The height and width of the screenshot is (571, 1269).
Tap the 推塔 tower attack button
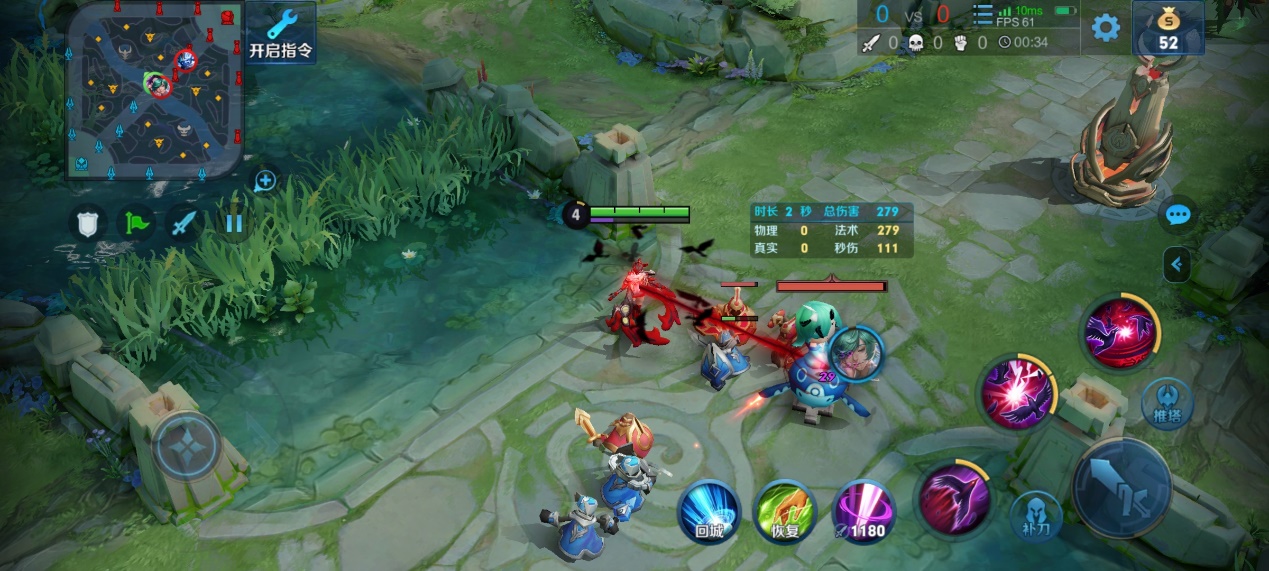pyautogui.click(x=1167, y=403)
